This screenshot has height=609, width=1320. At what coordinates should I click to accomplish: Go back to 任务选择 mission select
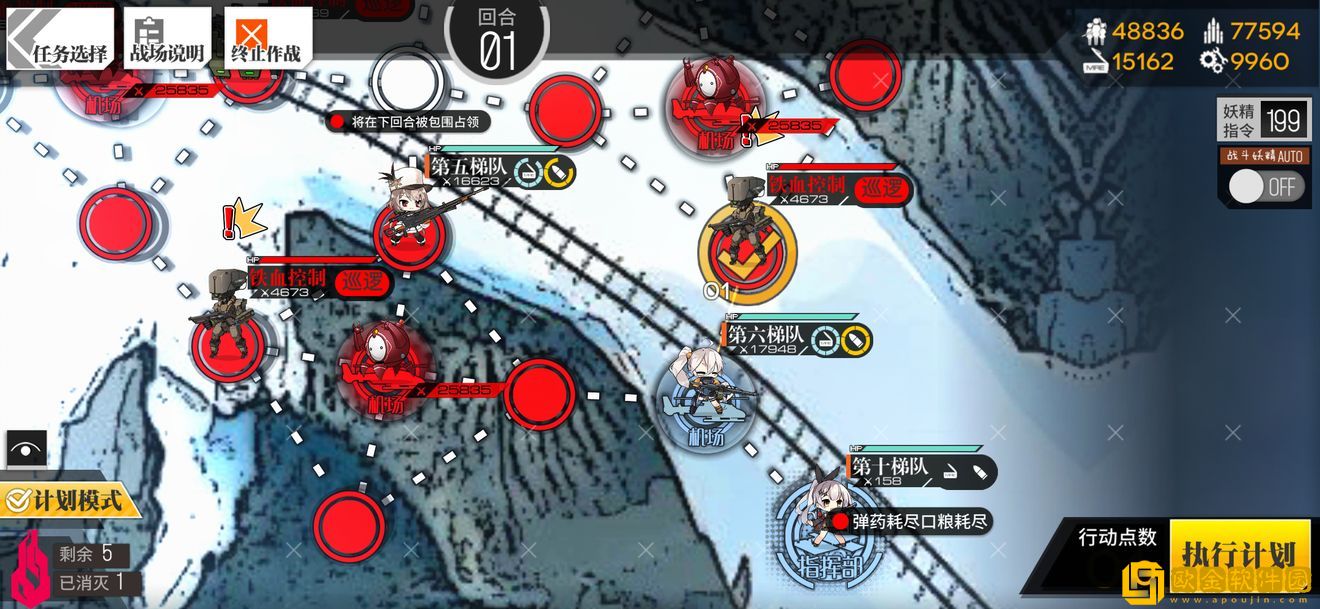coord(60,40)
